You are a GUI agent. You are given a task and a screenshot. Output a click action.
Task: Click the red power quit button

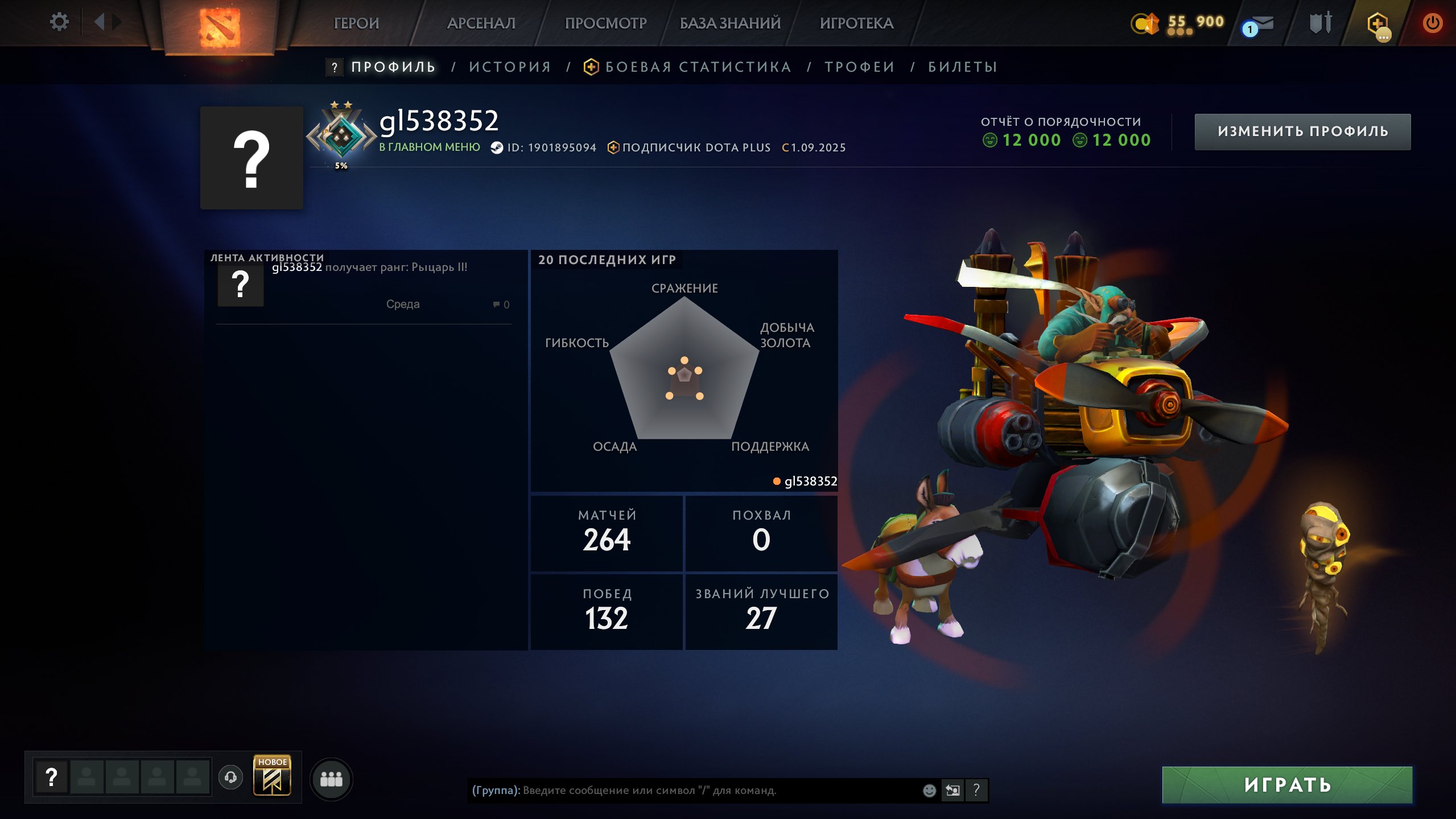[x=1432, y=23]
